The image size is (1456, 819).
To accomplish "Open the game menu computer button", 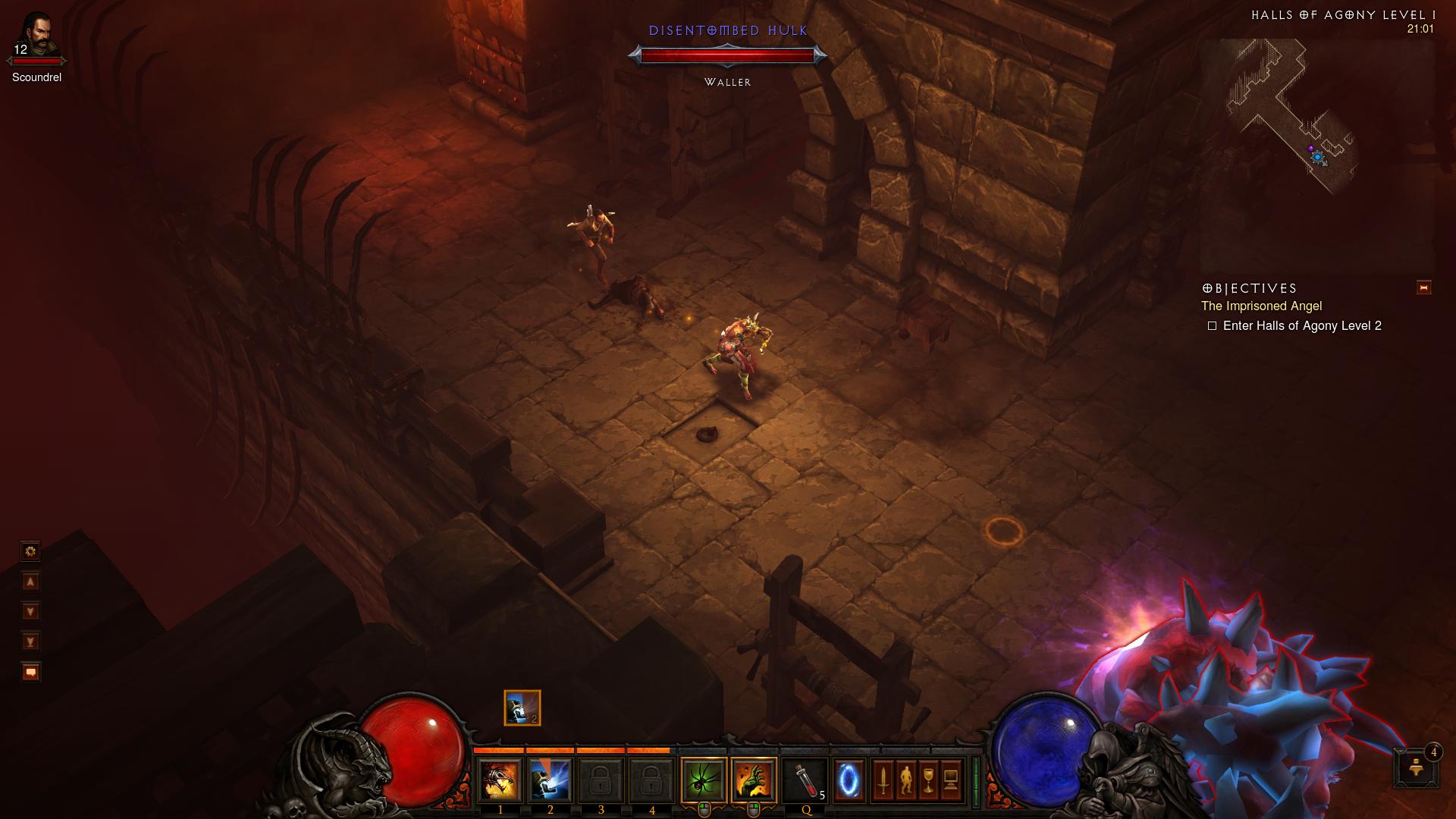I will click(951, 780).
